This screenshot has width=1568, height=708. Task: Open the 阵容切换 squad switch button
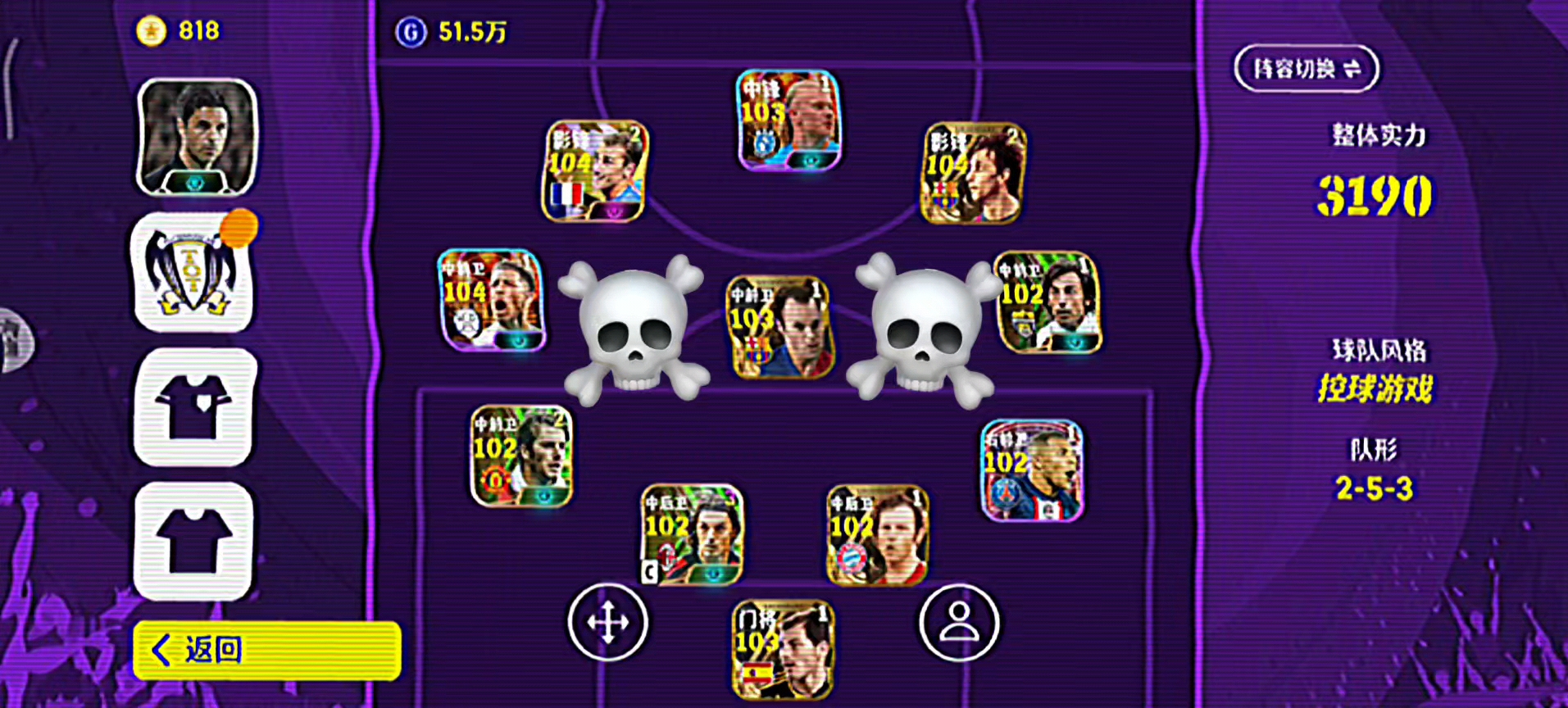[1306, 69]
